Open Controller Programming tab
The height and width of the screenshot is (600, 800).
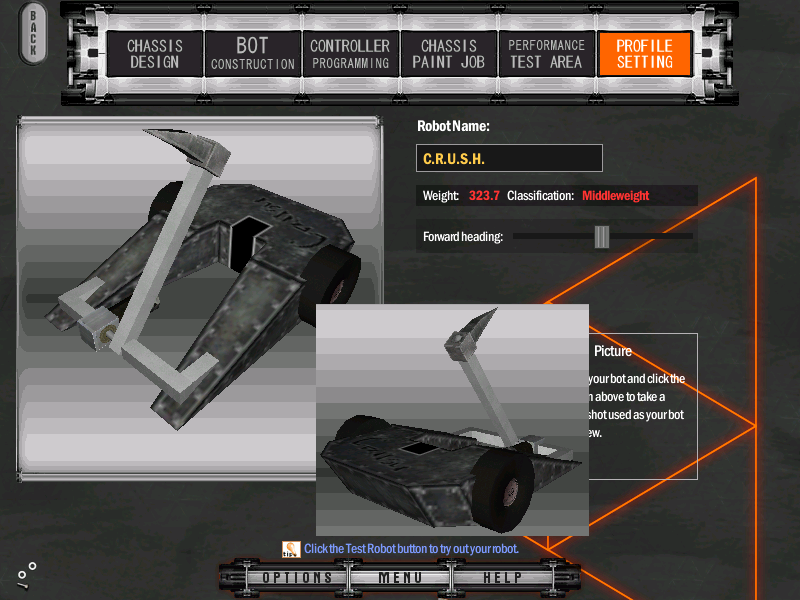tap(349, 54)
